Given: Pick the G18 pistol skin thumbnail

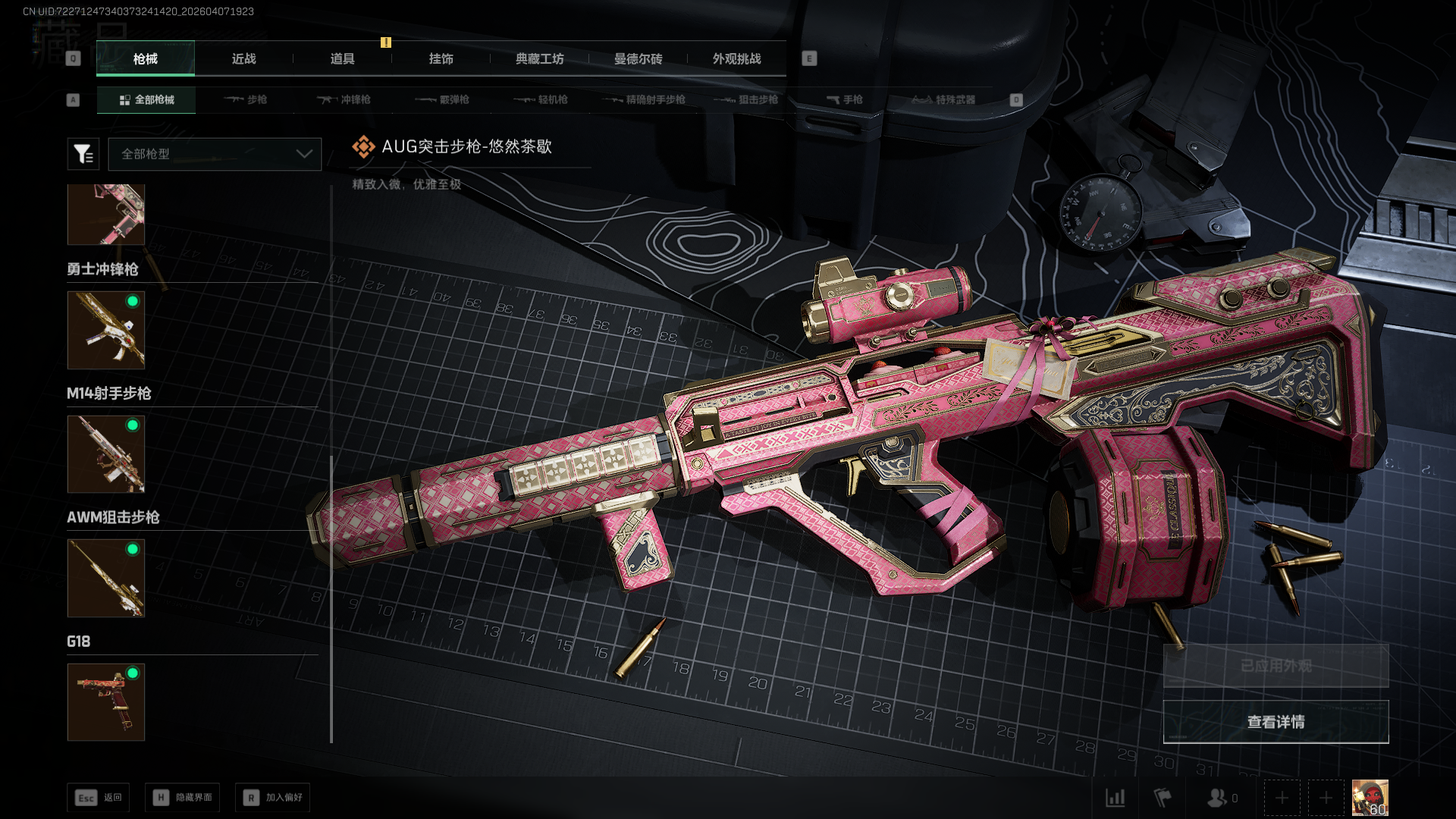Looking at the screenshot, I should (106, 702).
